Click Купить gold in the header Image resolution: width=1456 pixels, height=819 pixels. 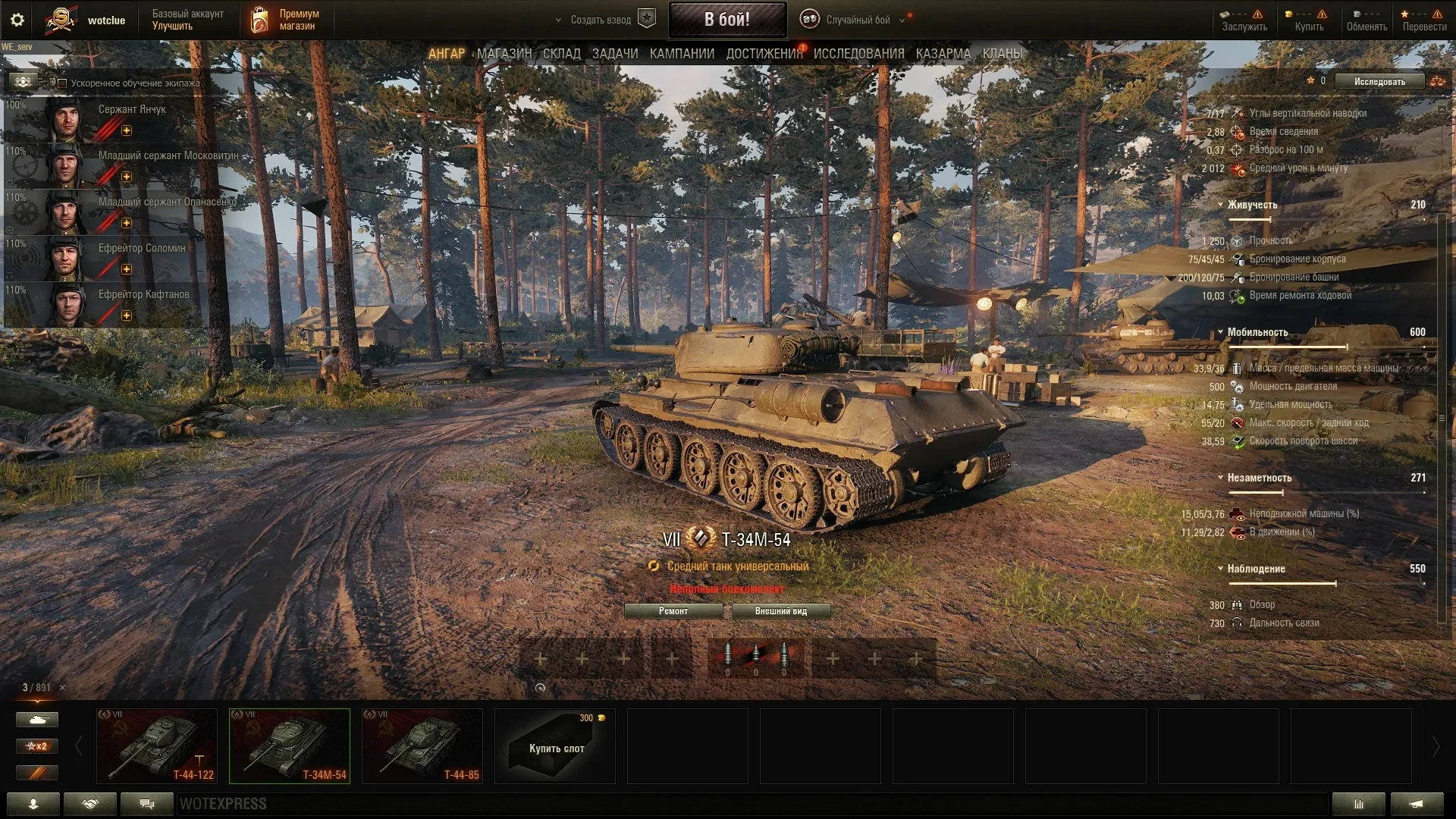tap(1309, 20)
